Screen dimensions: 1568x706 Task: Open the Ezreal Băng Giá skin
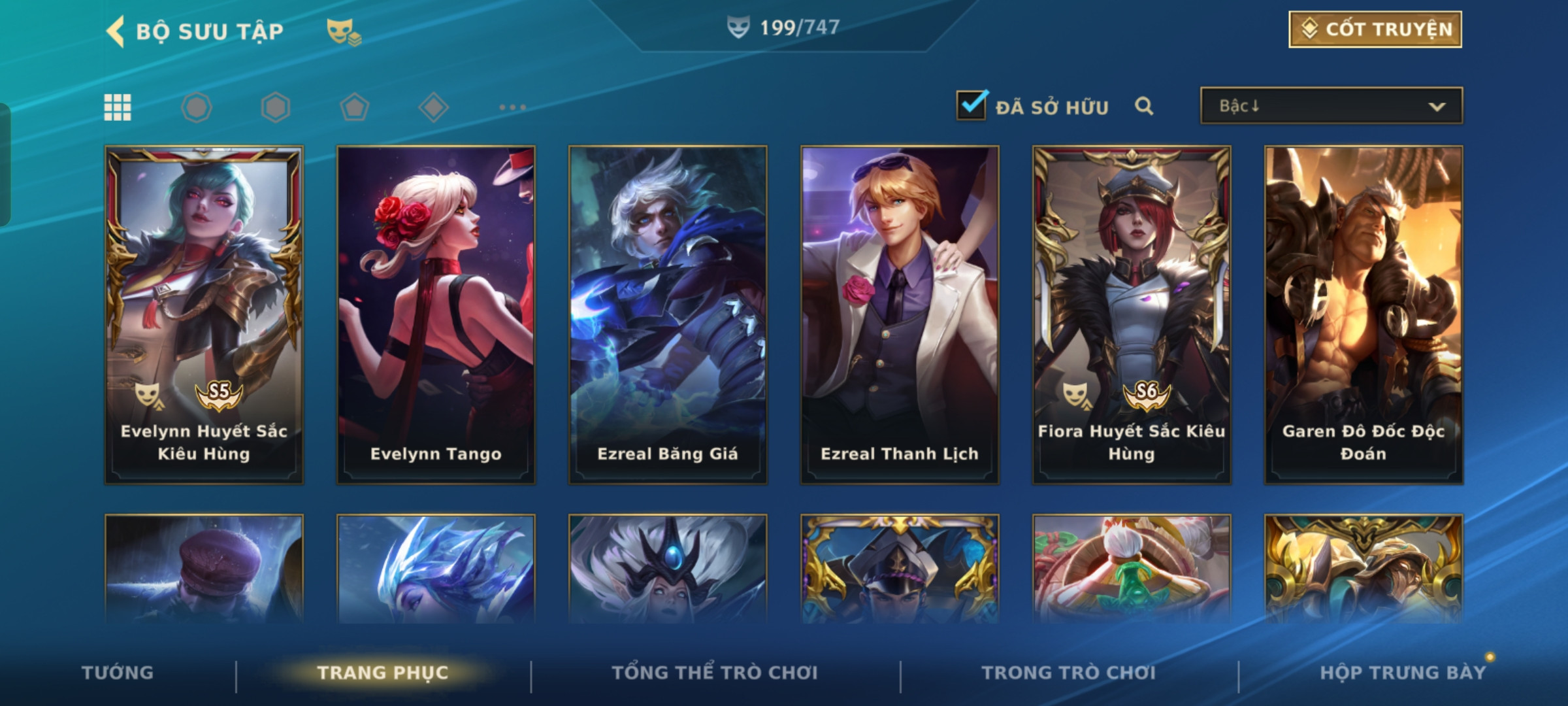coord(668,314)
